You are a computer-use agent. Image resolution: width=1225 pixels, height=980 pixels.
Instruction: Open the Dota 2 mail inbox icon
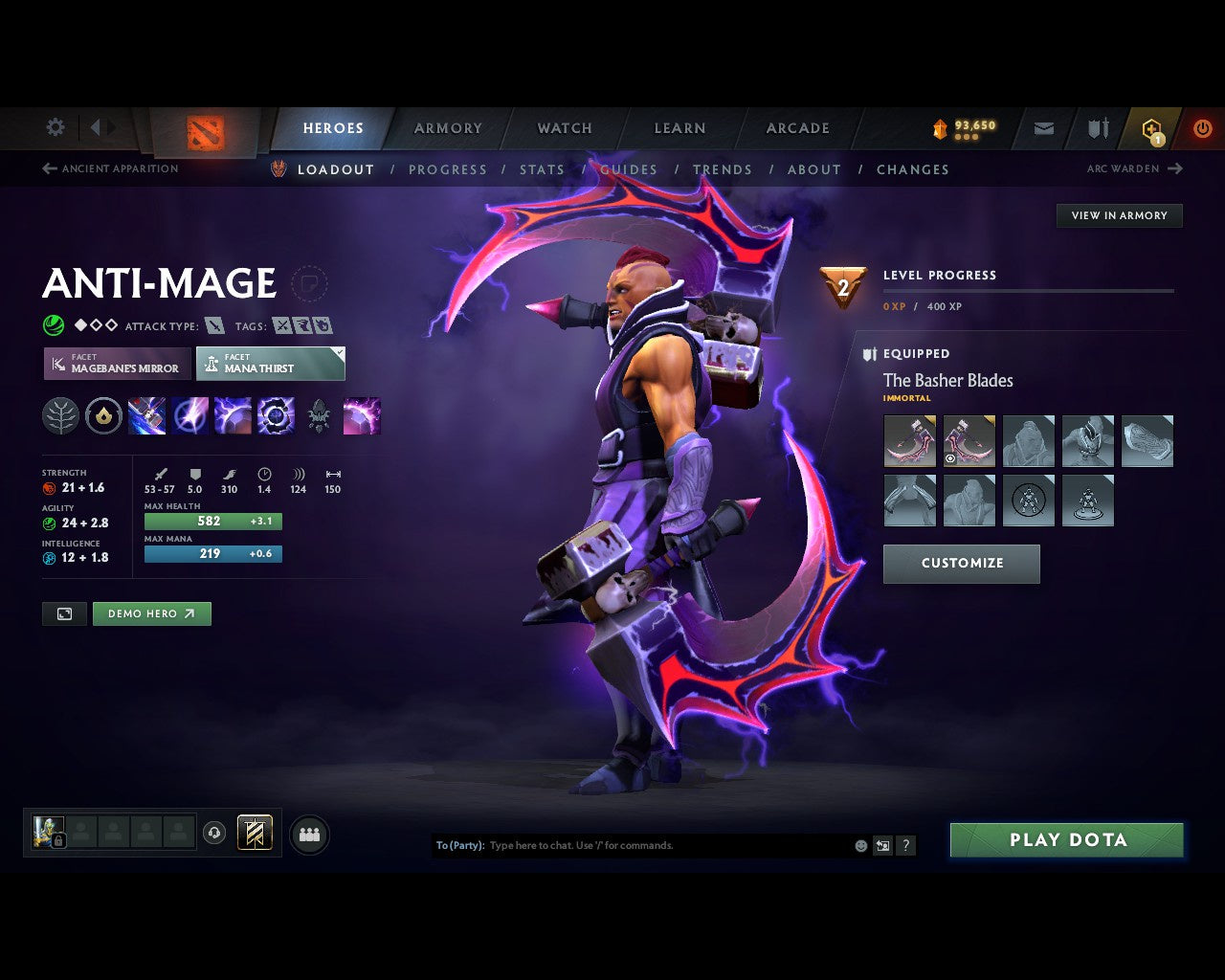click(1042, 128)
